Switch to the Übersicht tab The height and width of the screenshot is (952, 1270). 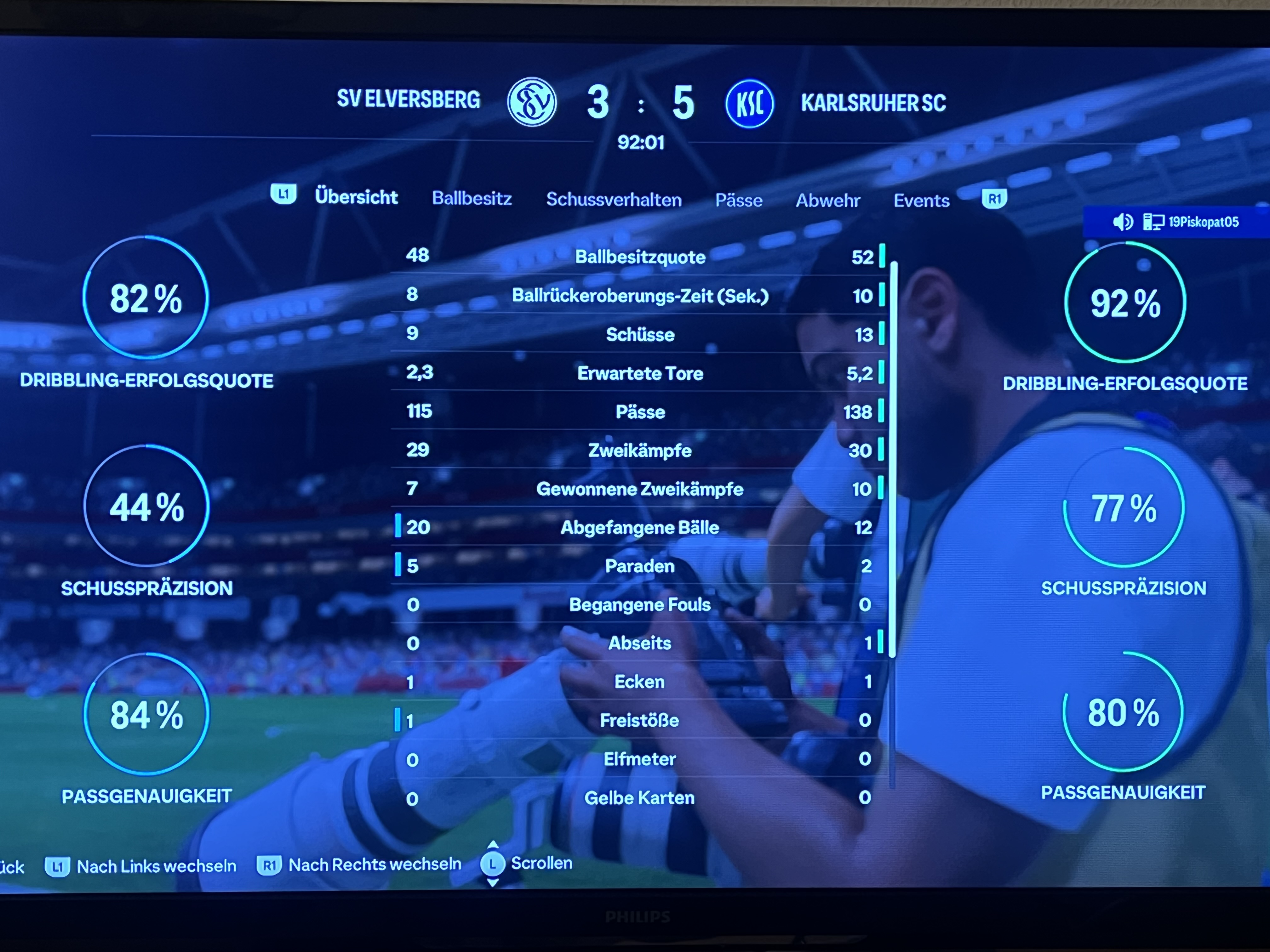(356, 197)
